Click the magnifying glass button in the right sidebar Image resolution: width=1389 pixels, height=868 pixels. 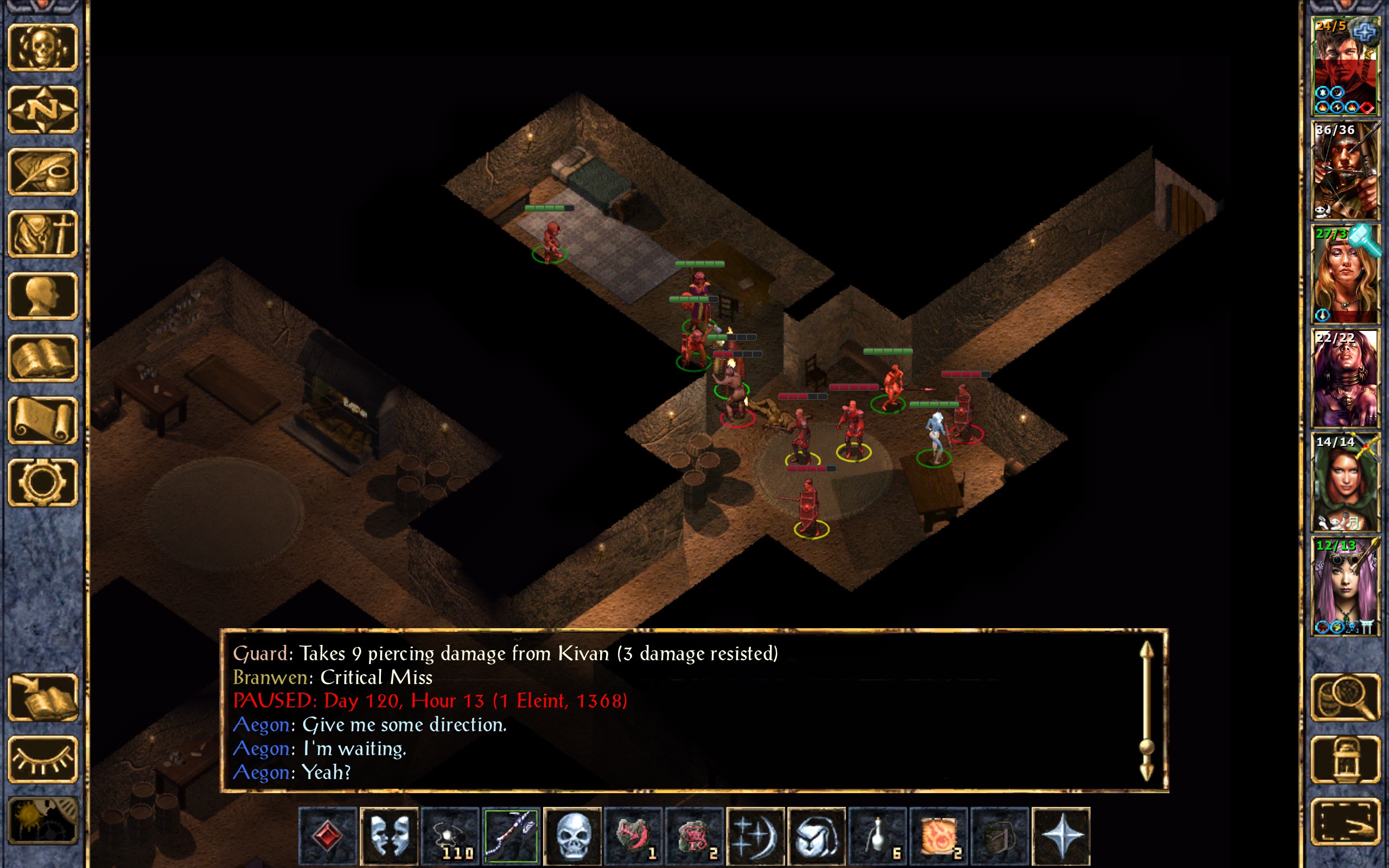(x=1346, y=698)
